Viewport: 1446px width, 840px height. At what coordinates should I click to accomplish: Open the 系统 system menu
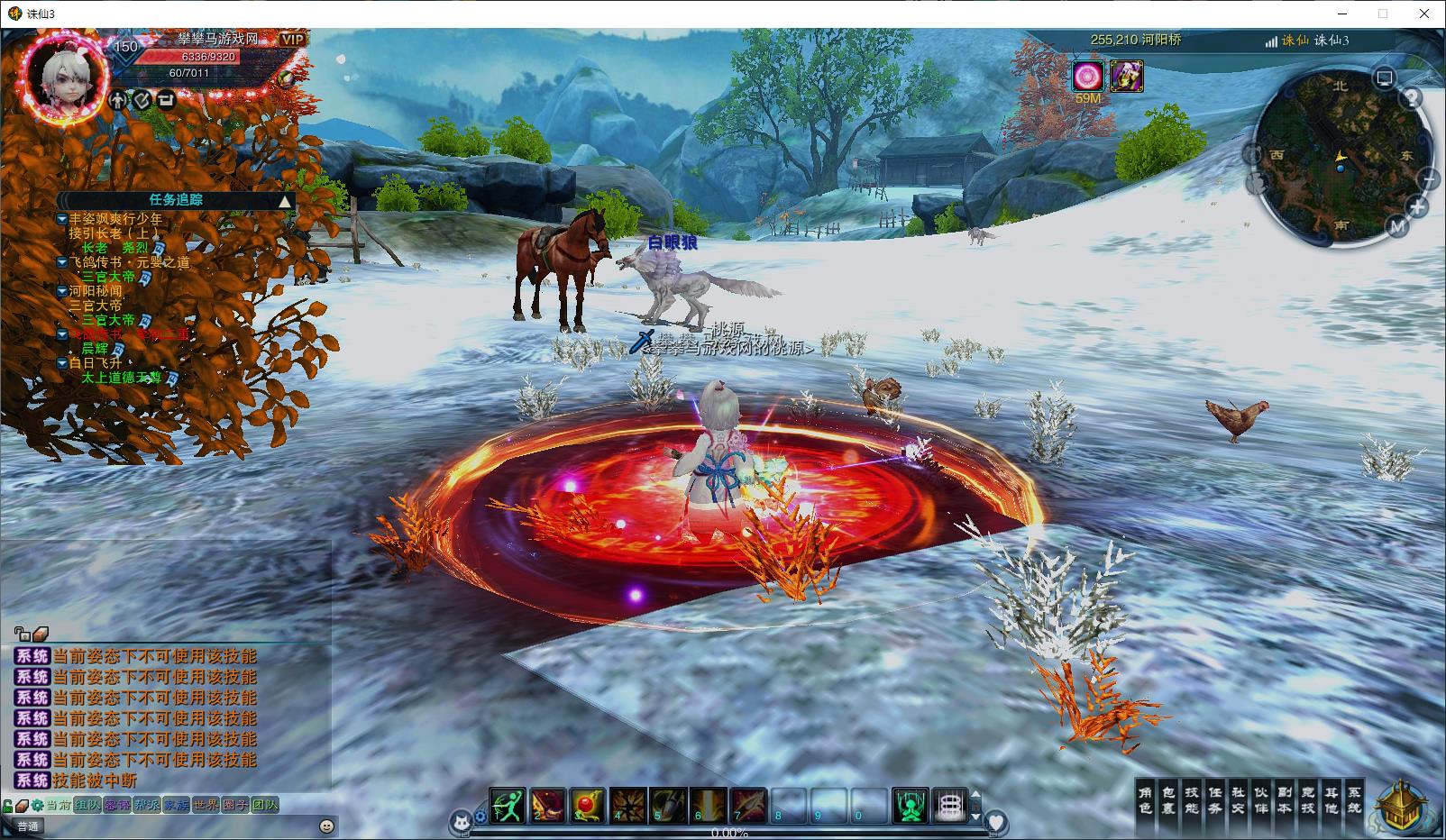pyautogui.click(x=1354, y=799)
